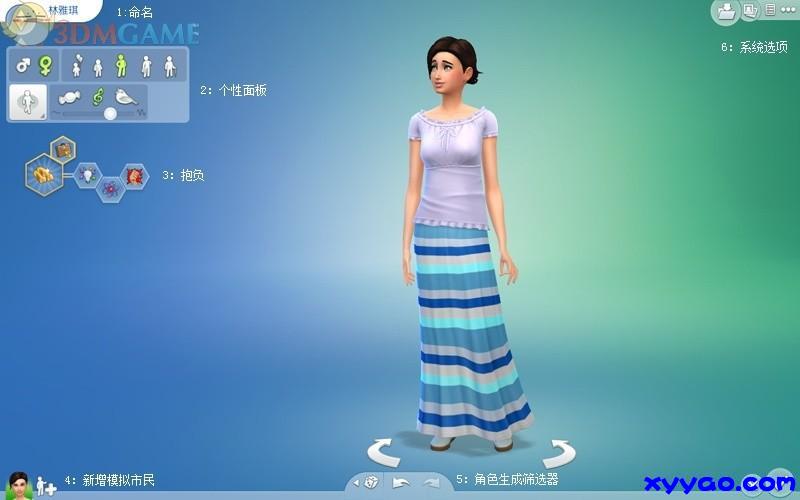800x500 pixels.
Task: Select the candy voice type
Action: tap(71, 96)
